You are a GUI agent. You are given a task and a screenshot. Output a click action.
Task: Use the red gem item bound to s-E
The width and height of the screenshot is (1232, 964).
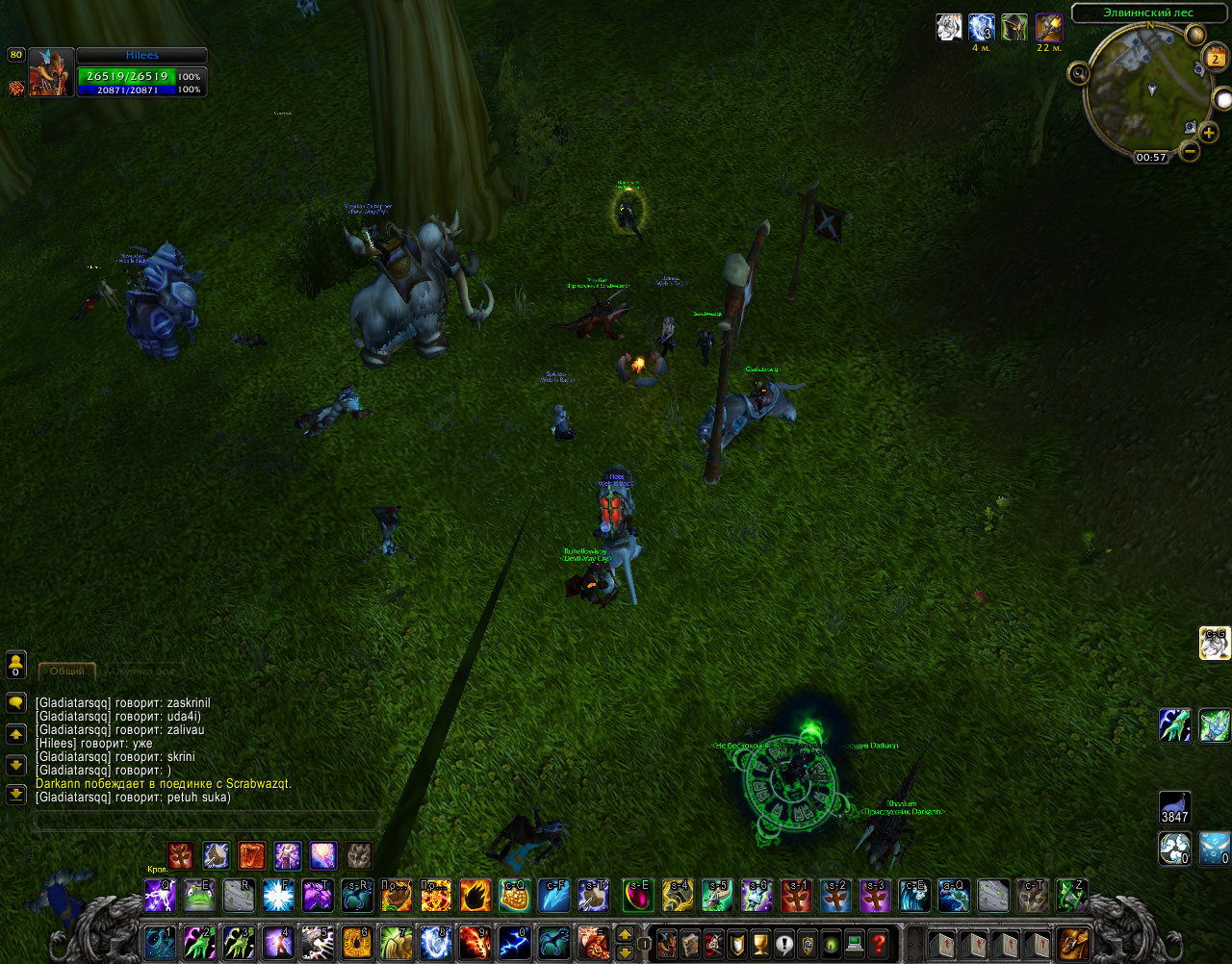click(x=637, y=896)
